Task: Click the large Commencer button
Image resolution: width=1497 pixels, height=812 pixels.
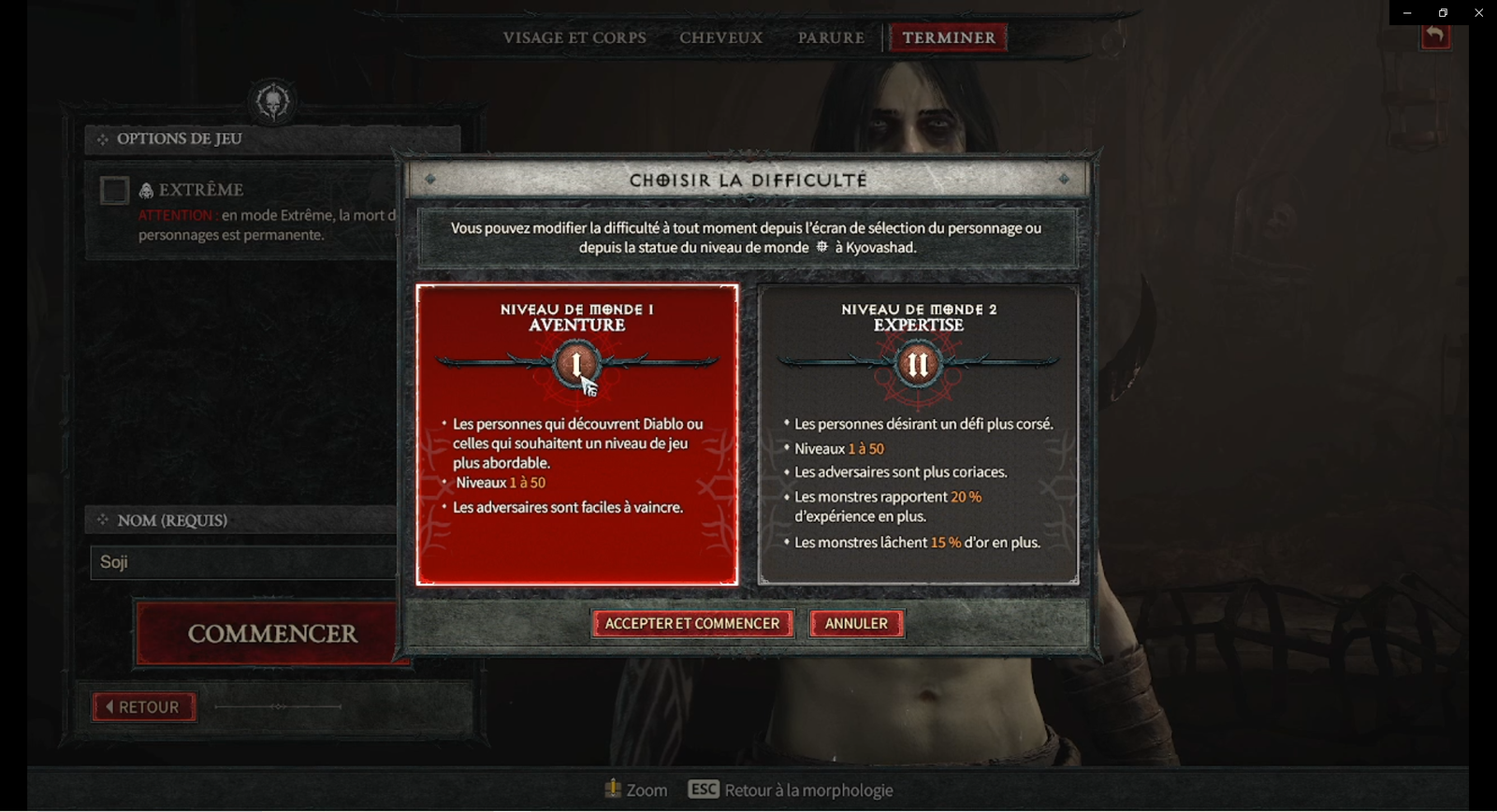Action: pyautogui.click(x=269, y=634)
